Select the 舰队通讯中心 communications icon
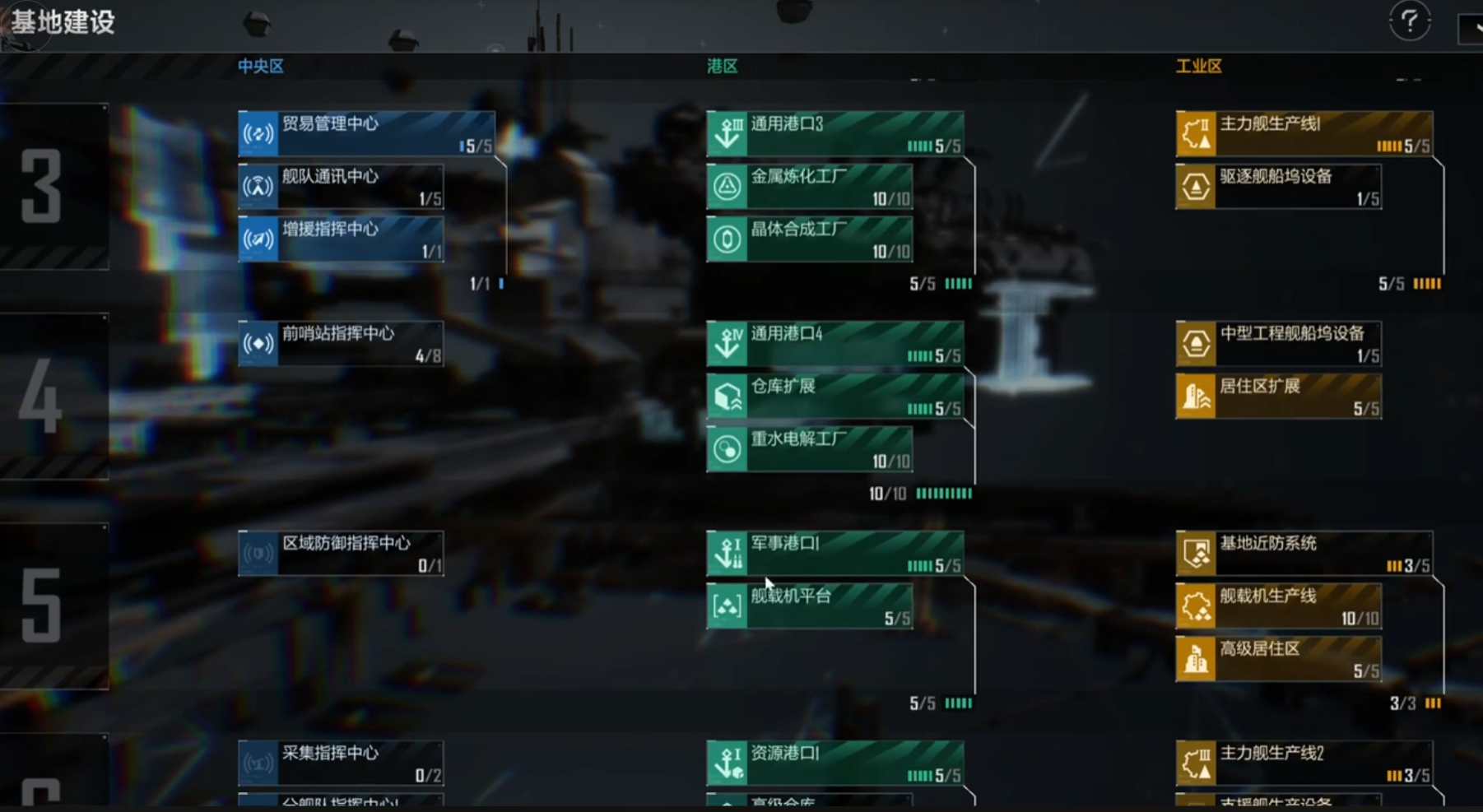Viewport: 1483px width, 812px height. [258, 187]
